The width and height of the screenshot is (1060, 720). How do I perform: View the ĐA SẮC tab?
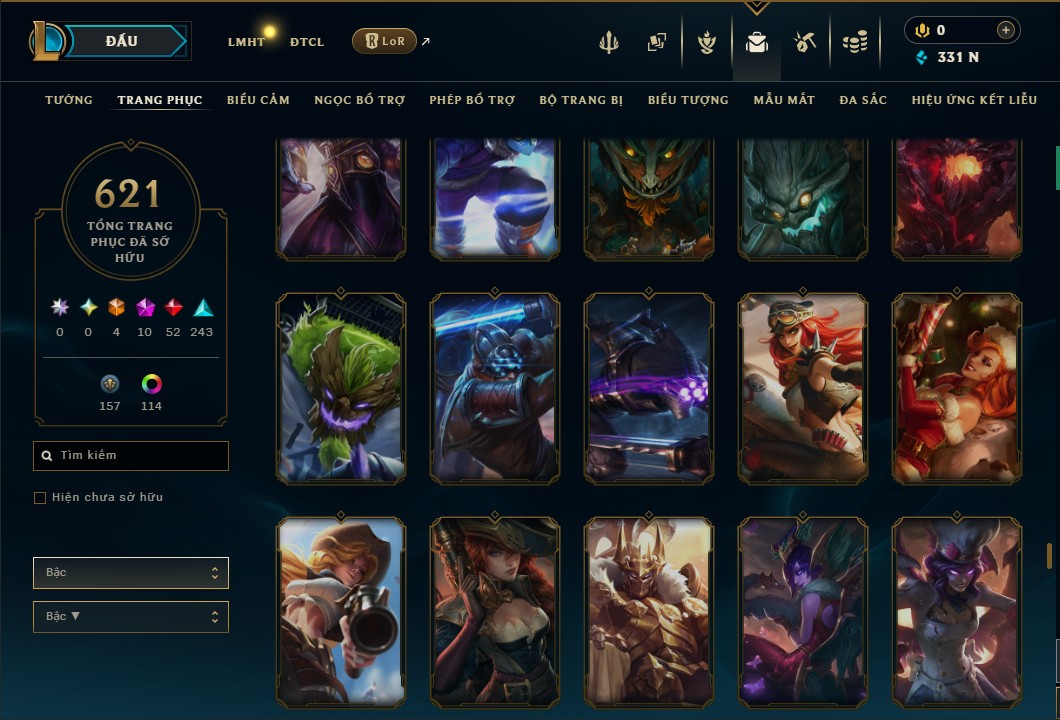[x=863, y=100]
